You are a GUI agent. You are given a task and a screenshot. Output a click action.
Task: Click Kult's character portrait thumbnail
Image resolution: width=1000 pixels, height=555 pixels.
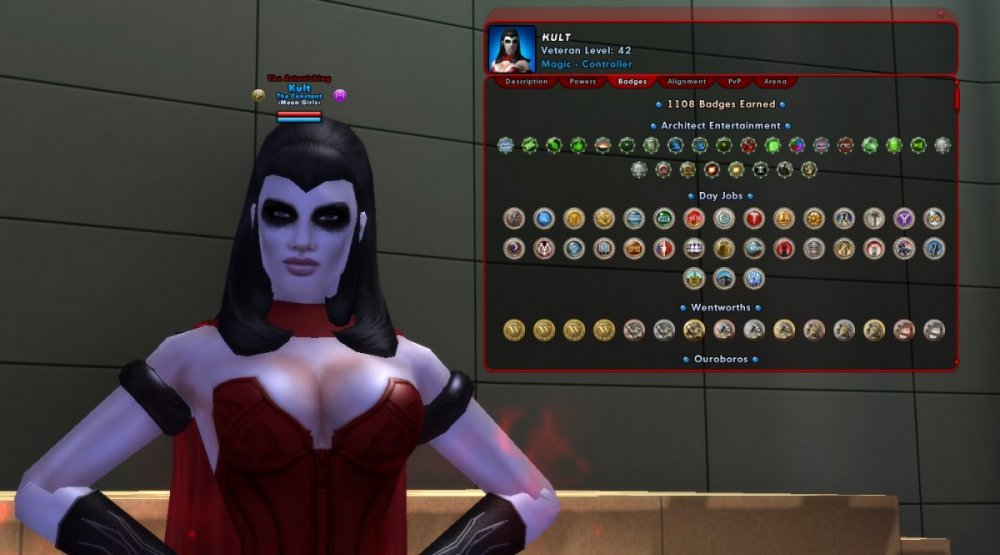[512, 50]
